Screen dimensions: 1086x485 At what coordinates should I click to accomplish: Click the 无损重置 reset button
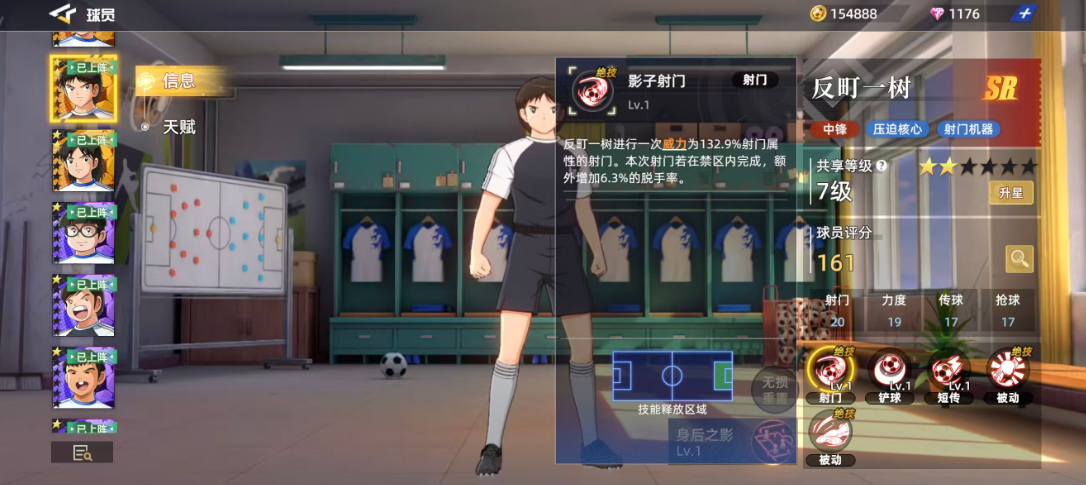click(x=774, y=388)
